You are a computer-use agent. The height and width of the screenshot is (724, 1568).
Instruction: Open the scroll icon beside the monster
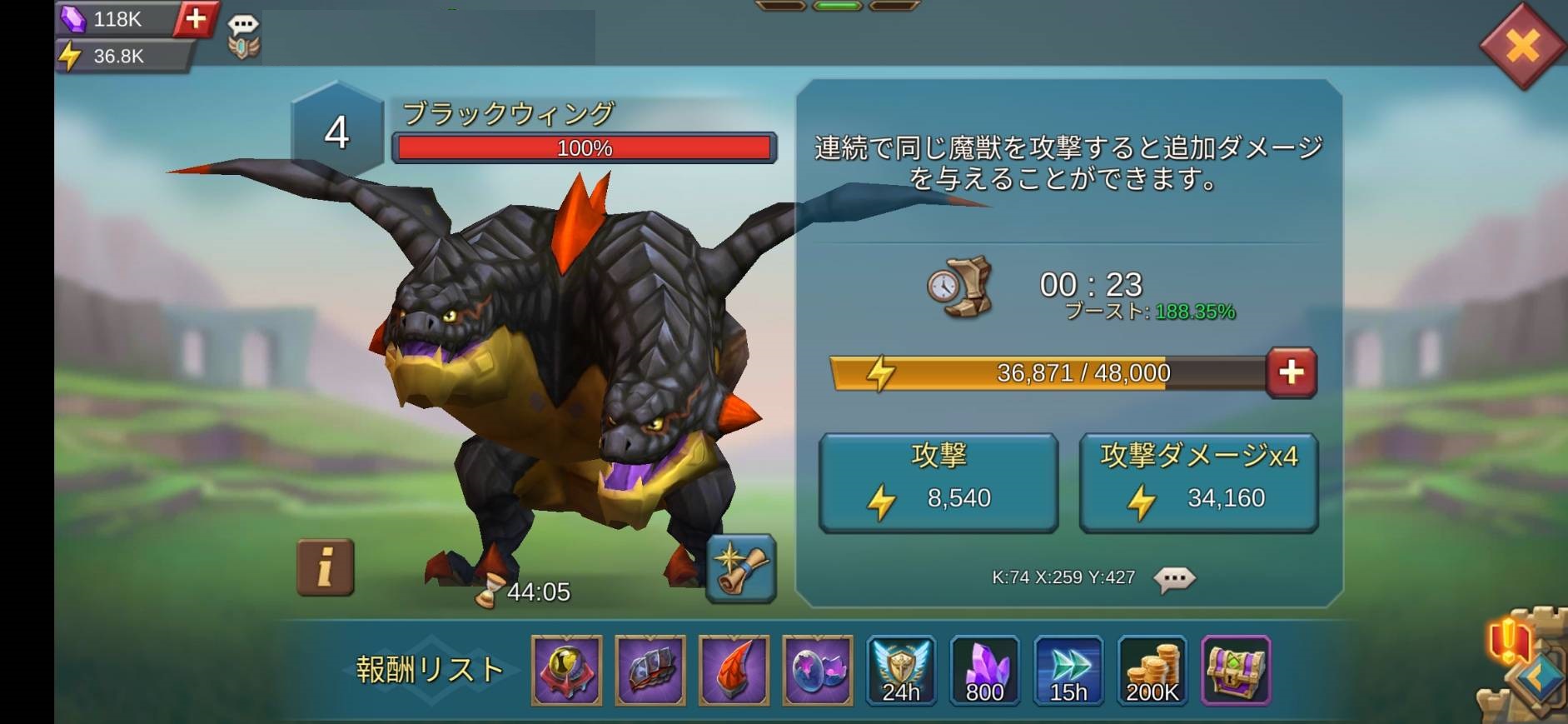point(740,567)
